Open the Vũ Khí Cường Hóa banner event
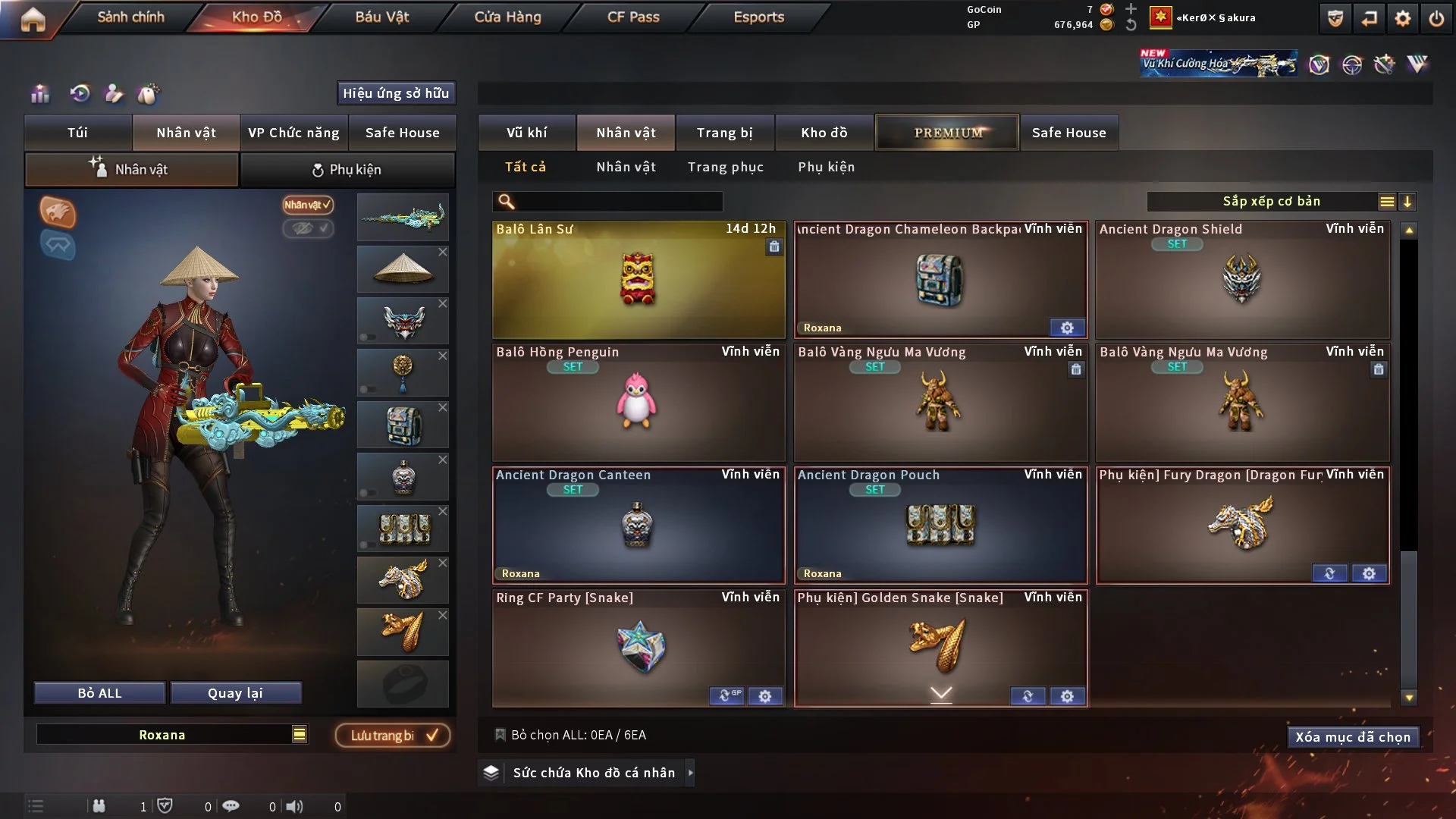Viewport: 1456px width, 819px height. pyautogui.click(x=1217, y=62)
